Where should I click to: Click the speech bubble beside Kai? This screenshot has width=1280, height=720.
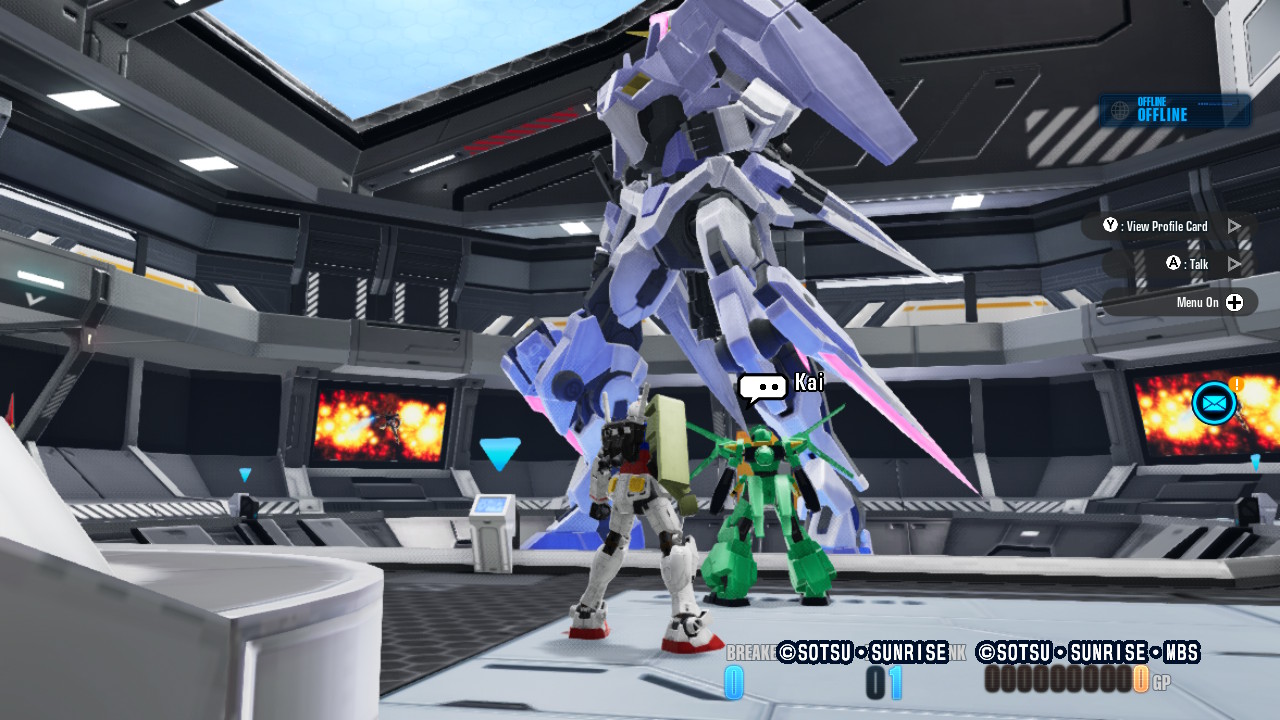[763, 388]
